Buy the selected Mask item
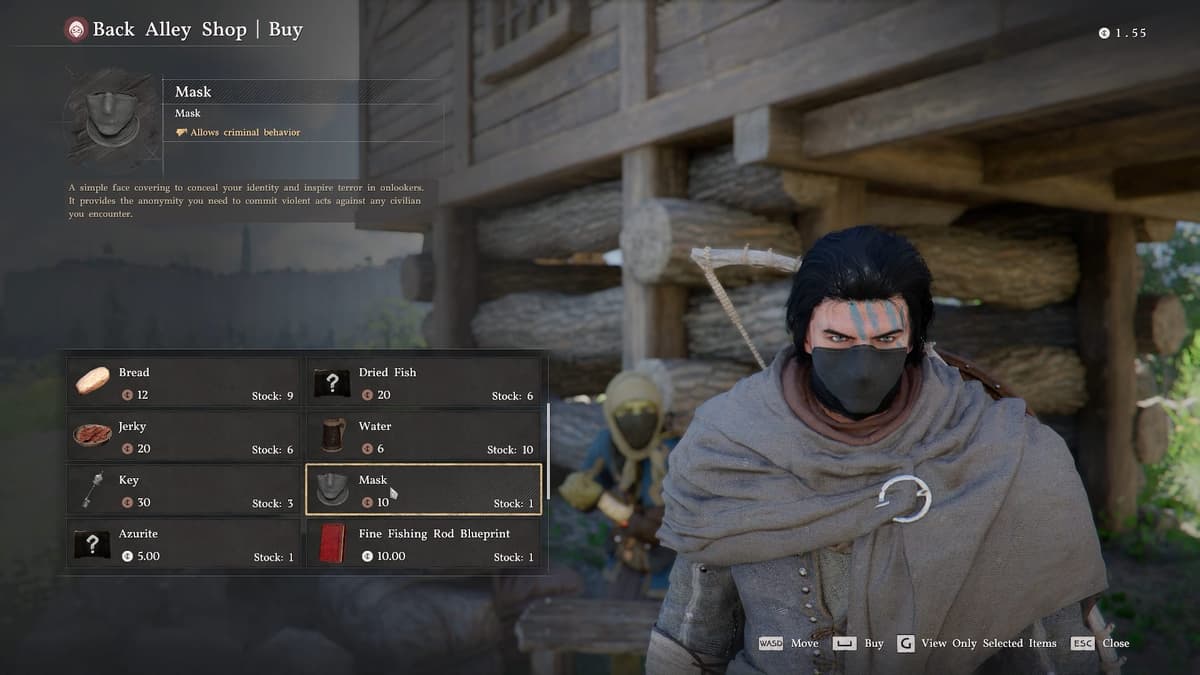Screen dimensions: 1200x675 click(x=858, y=643)
